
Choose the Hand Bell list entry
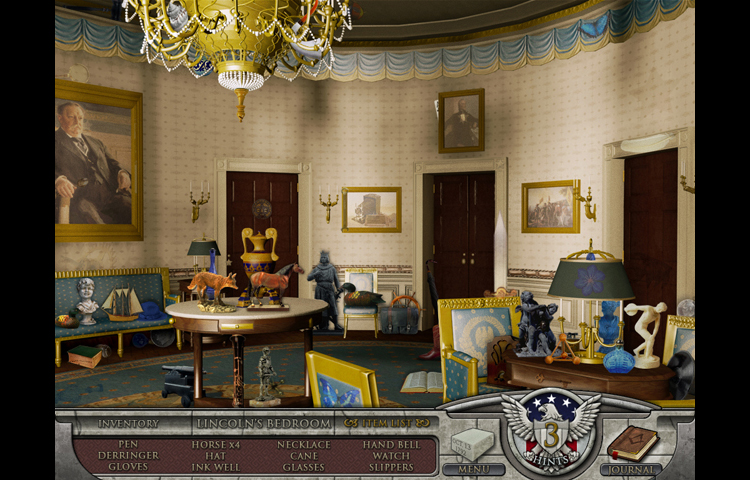387,444
